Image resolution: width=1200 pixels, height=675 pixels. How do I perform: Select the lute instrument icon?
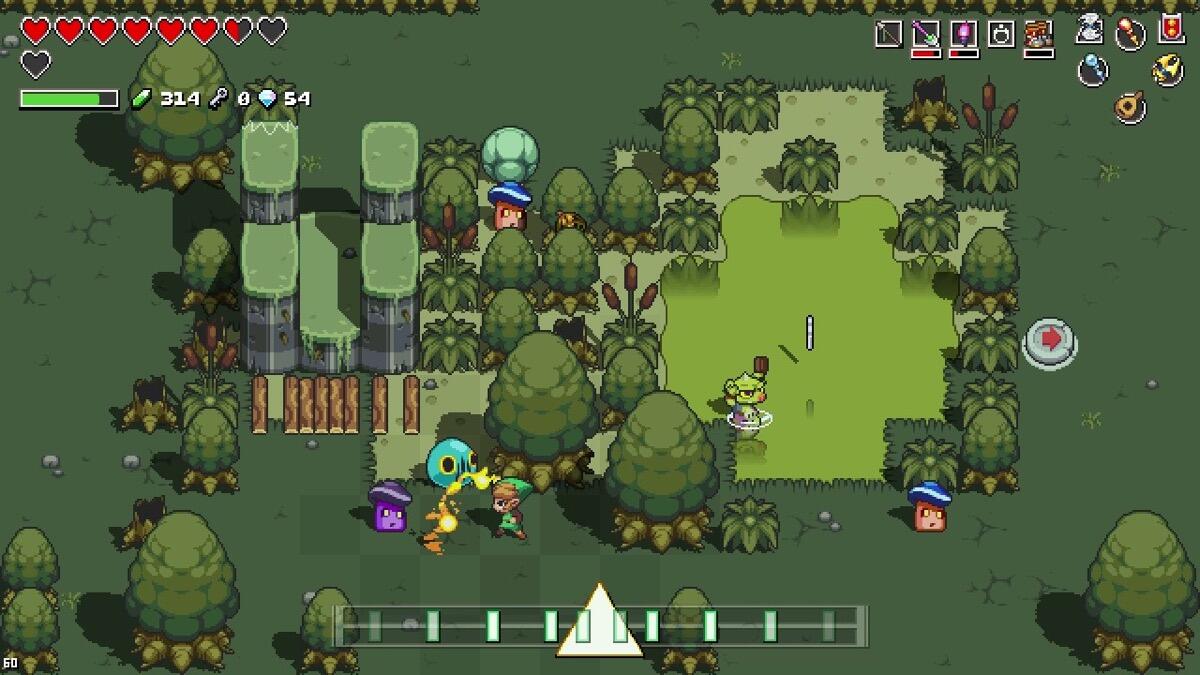click(1130, 105)
